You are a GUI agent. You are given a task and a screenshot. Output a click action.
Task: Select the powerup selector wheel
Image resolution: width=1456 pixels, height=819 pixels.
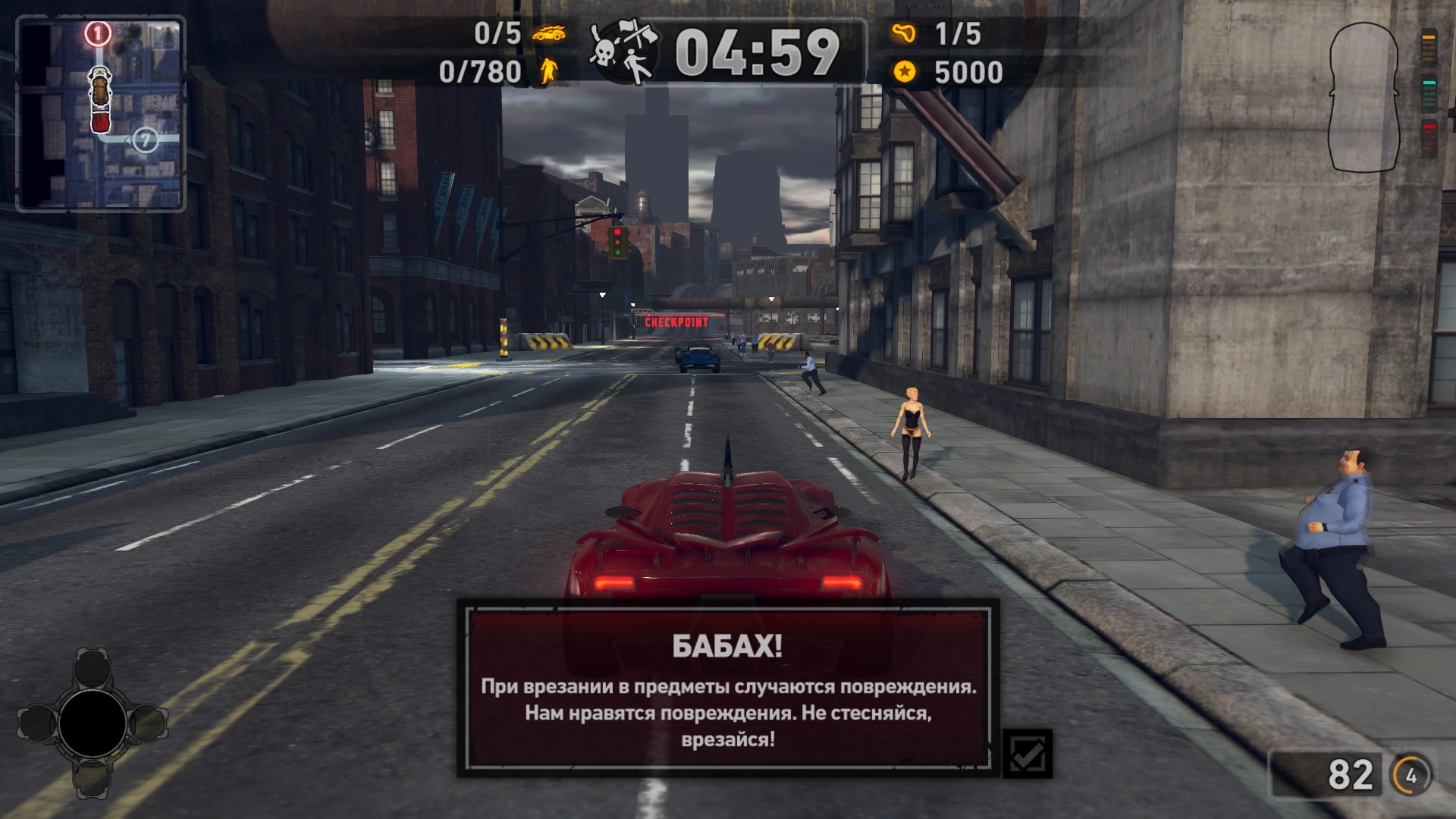coord(93,723)
